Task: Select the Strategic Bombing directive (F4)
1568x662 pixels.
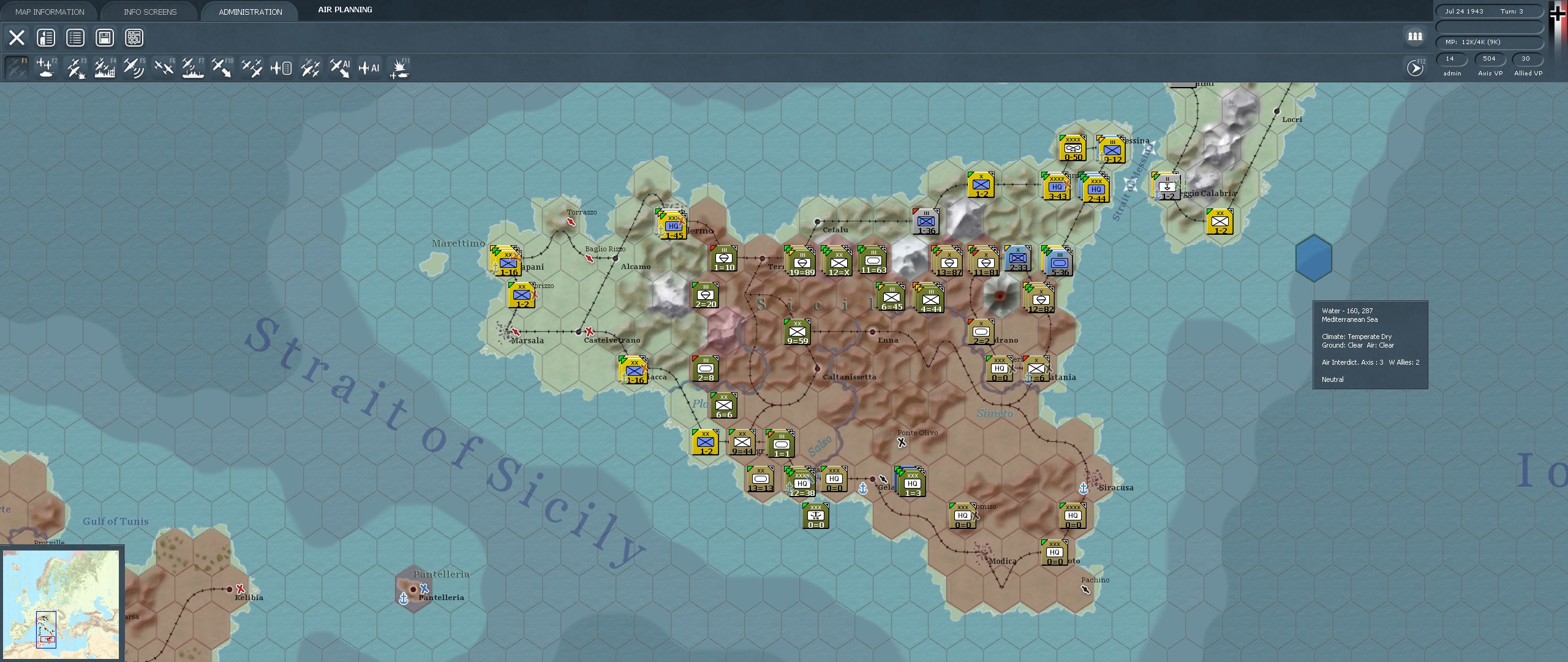Action: [x=105, y=67]
